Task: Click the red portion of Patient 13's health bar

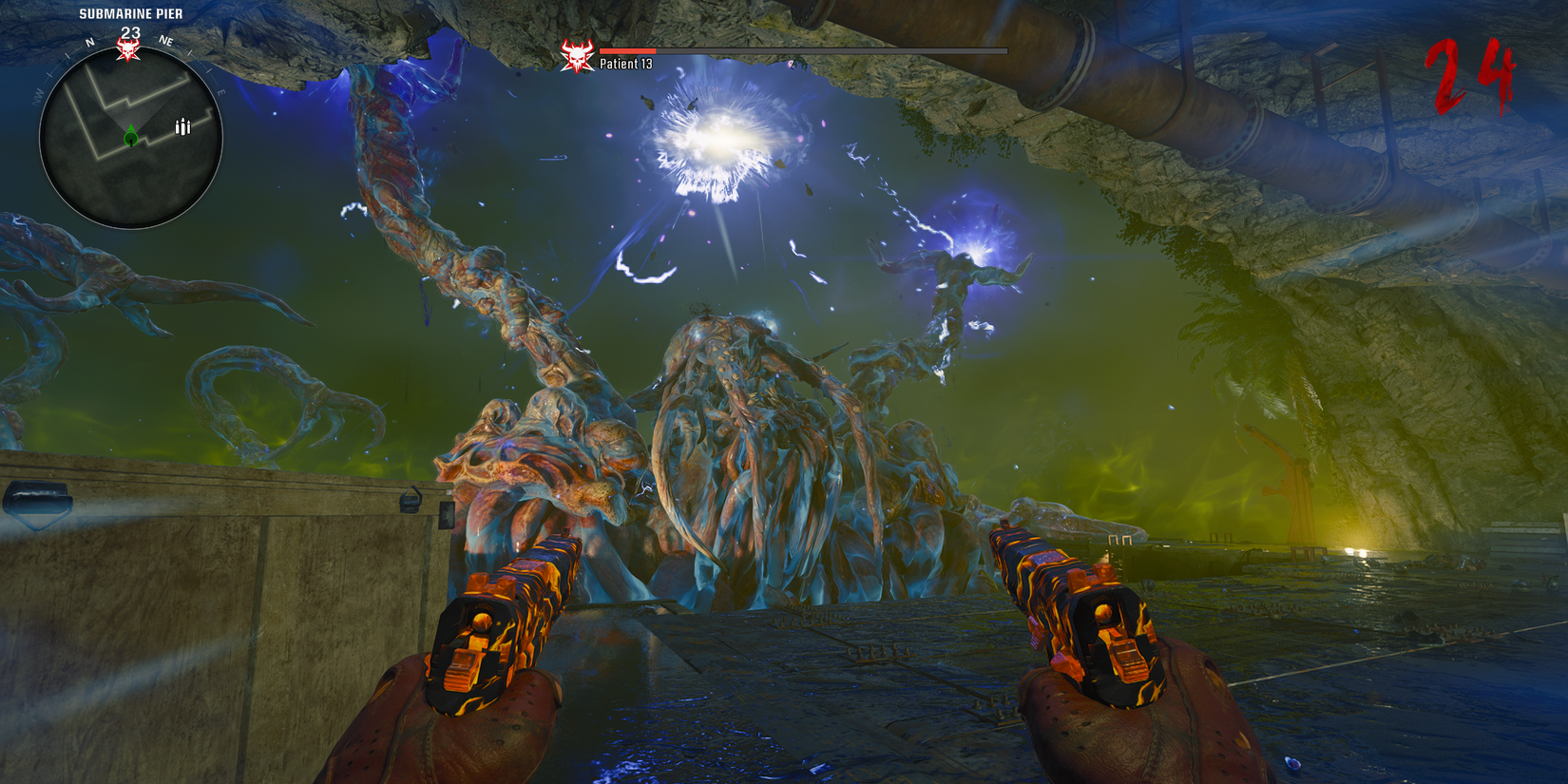Action: [627, 49]
